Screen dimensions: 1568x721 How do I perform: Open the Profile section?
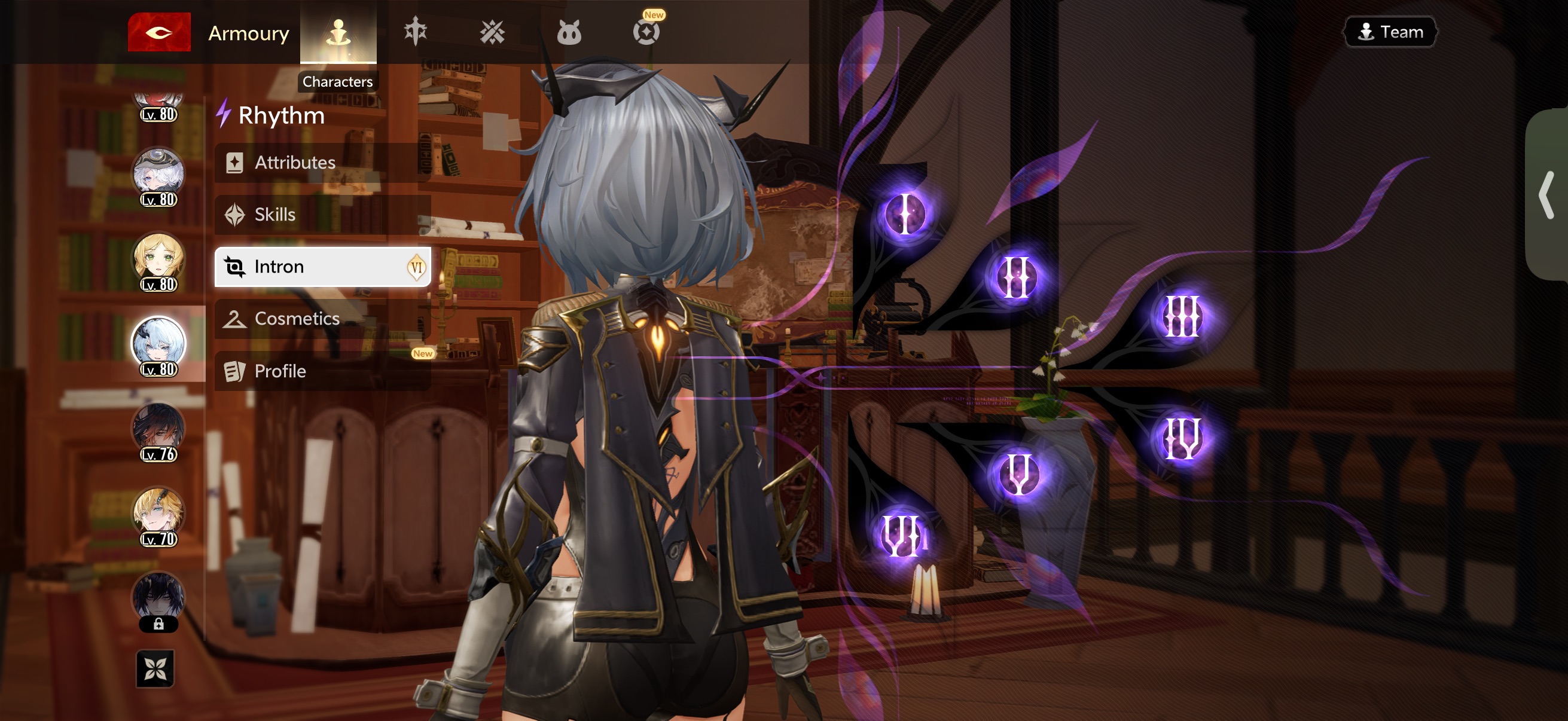click(x=322, y=371)
